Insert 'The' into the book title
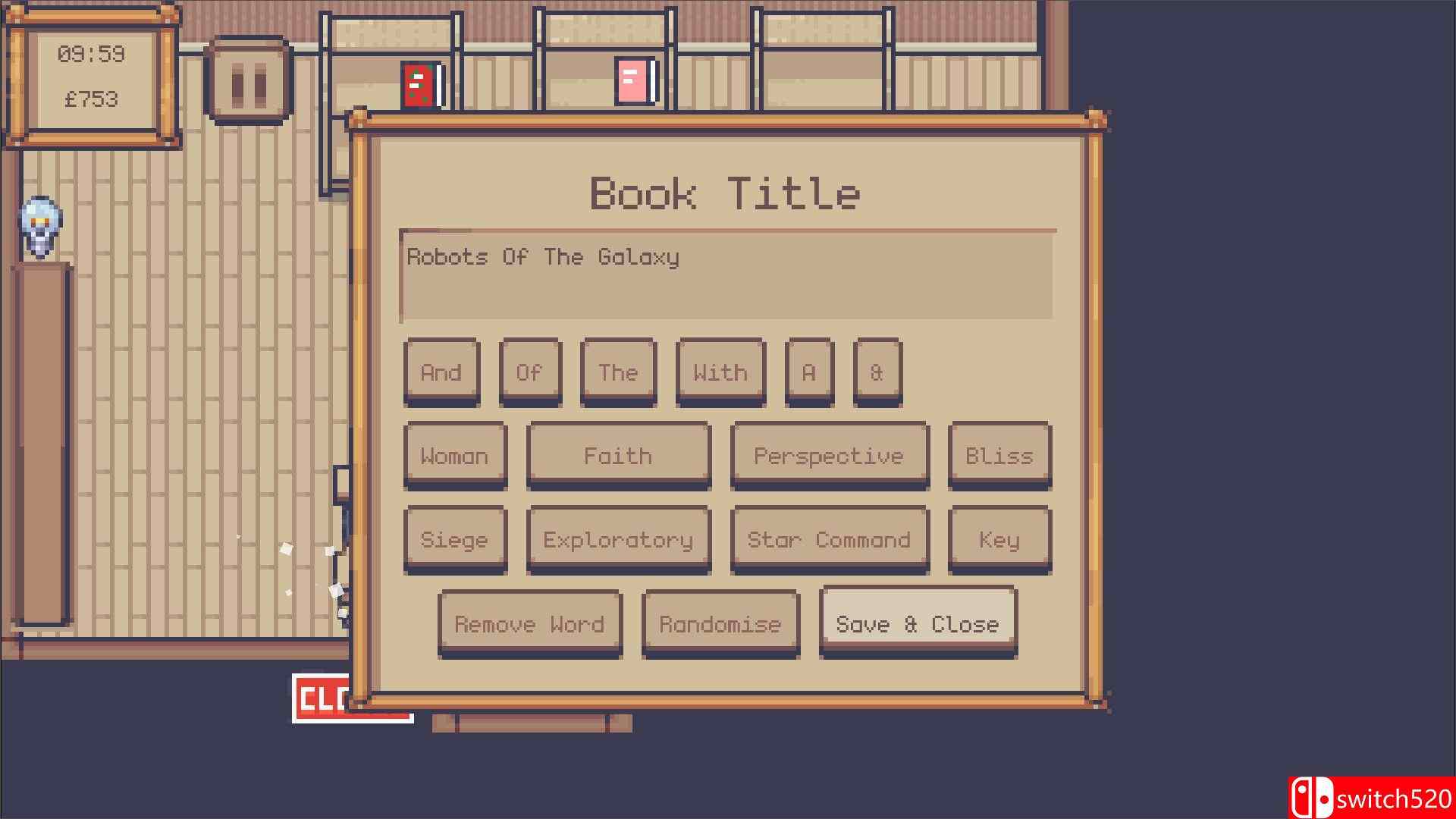Image resolution: width=1456 pixels, height=819 pixels. coord(617,372)
